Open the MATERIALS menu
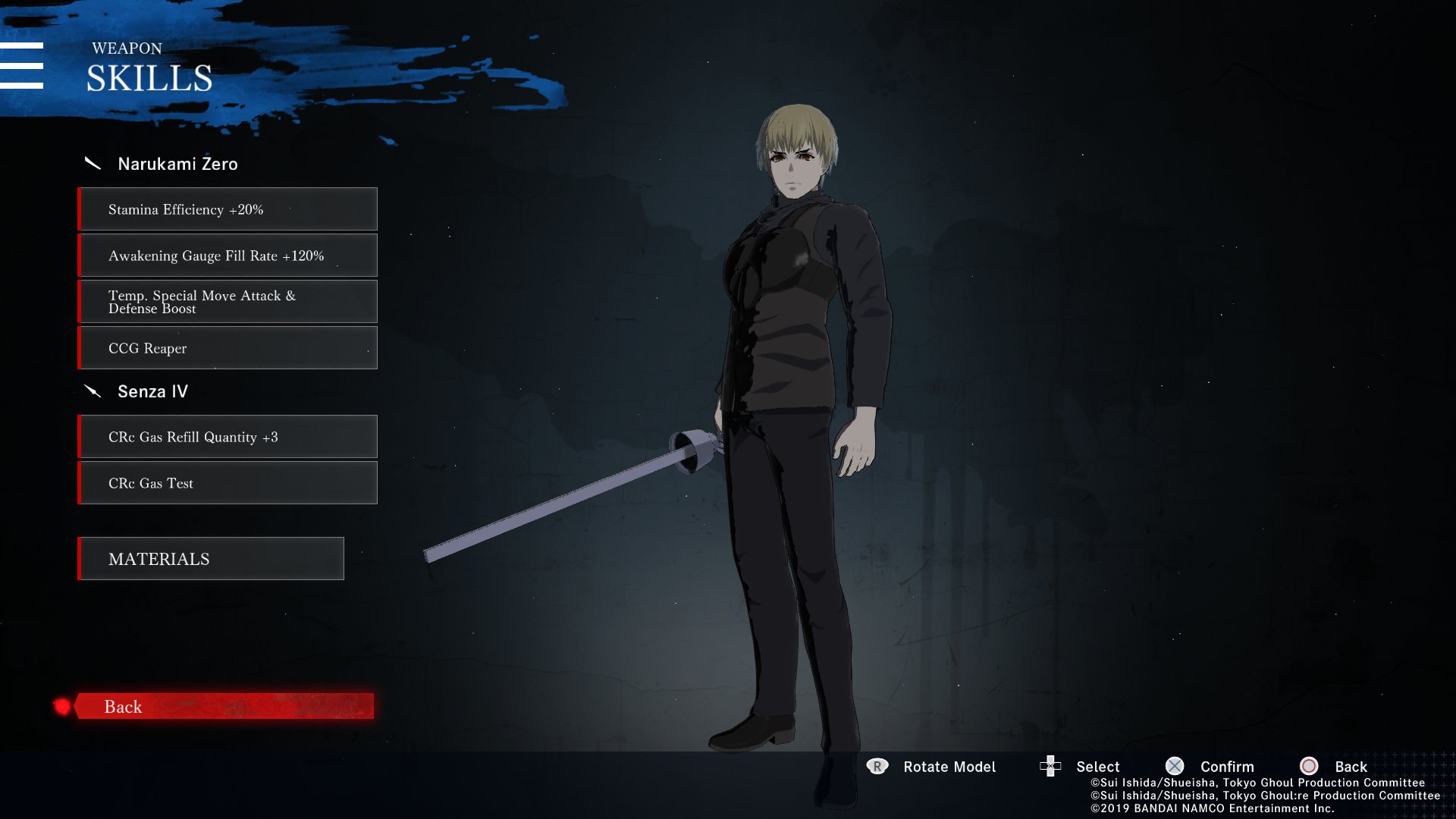Image resolution: width=1456 pixels, height=819 pixels. tap(211, 559)
